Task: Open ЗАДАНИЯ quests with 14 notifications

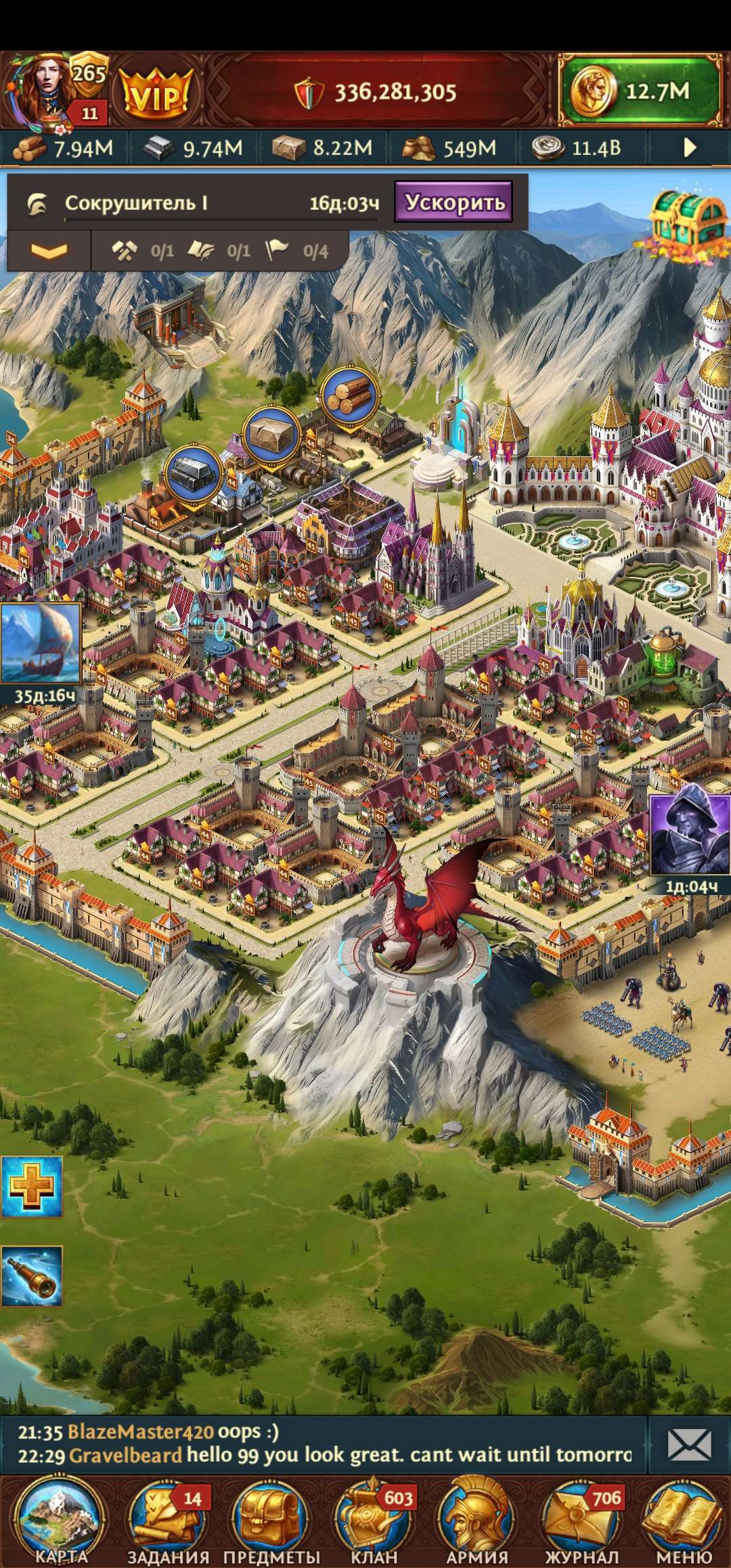Action: coord(167,1521)
